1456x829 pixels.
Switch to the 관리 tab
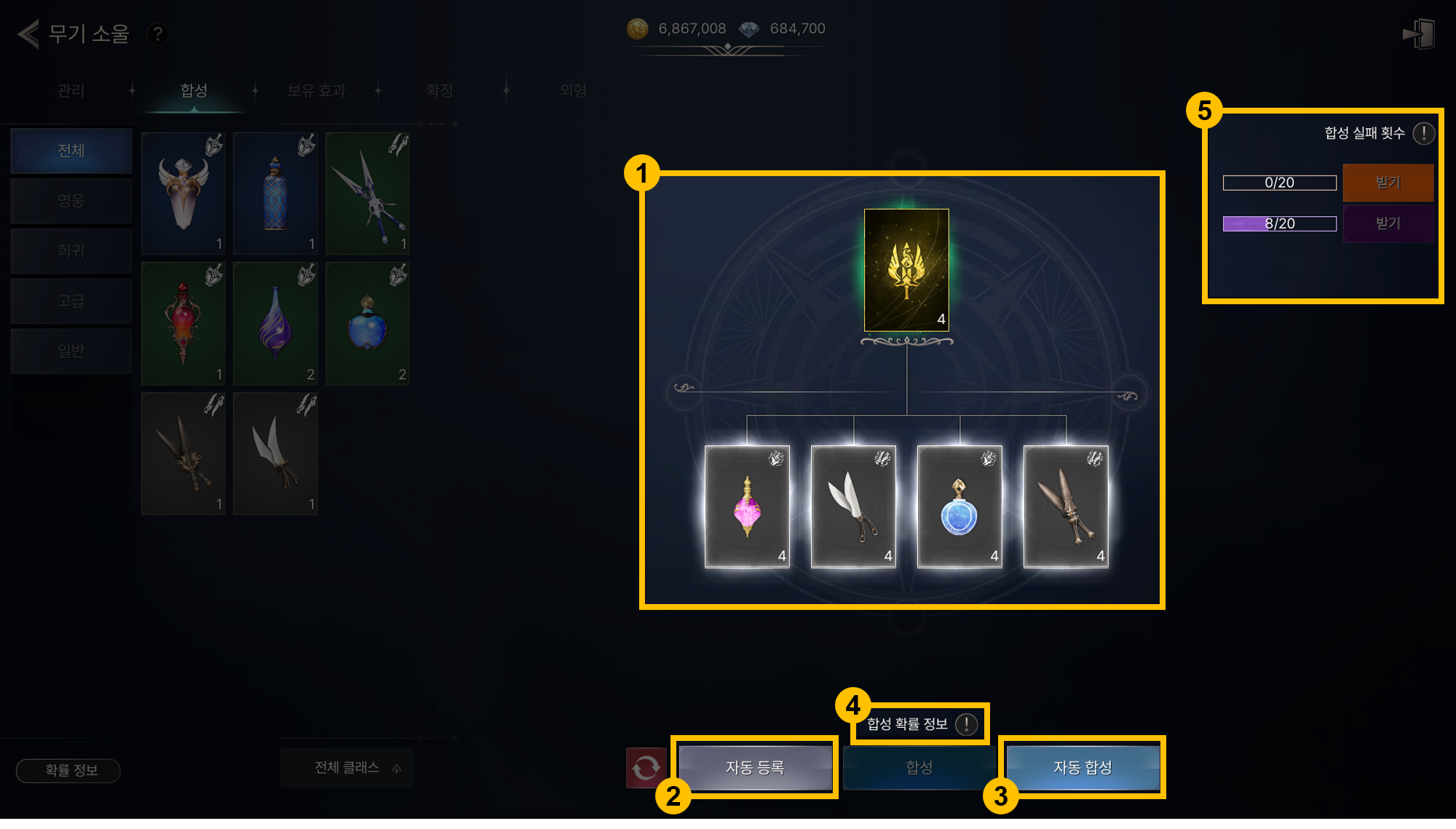tap(71, 90)
